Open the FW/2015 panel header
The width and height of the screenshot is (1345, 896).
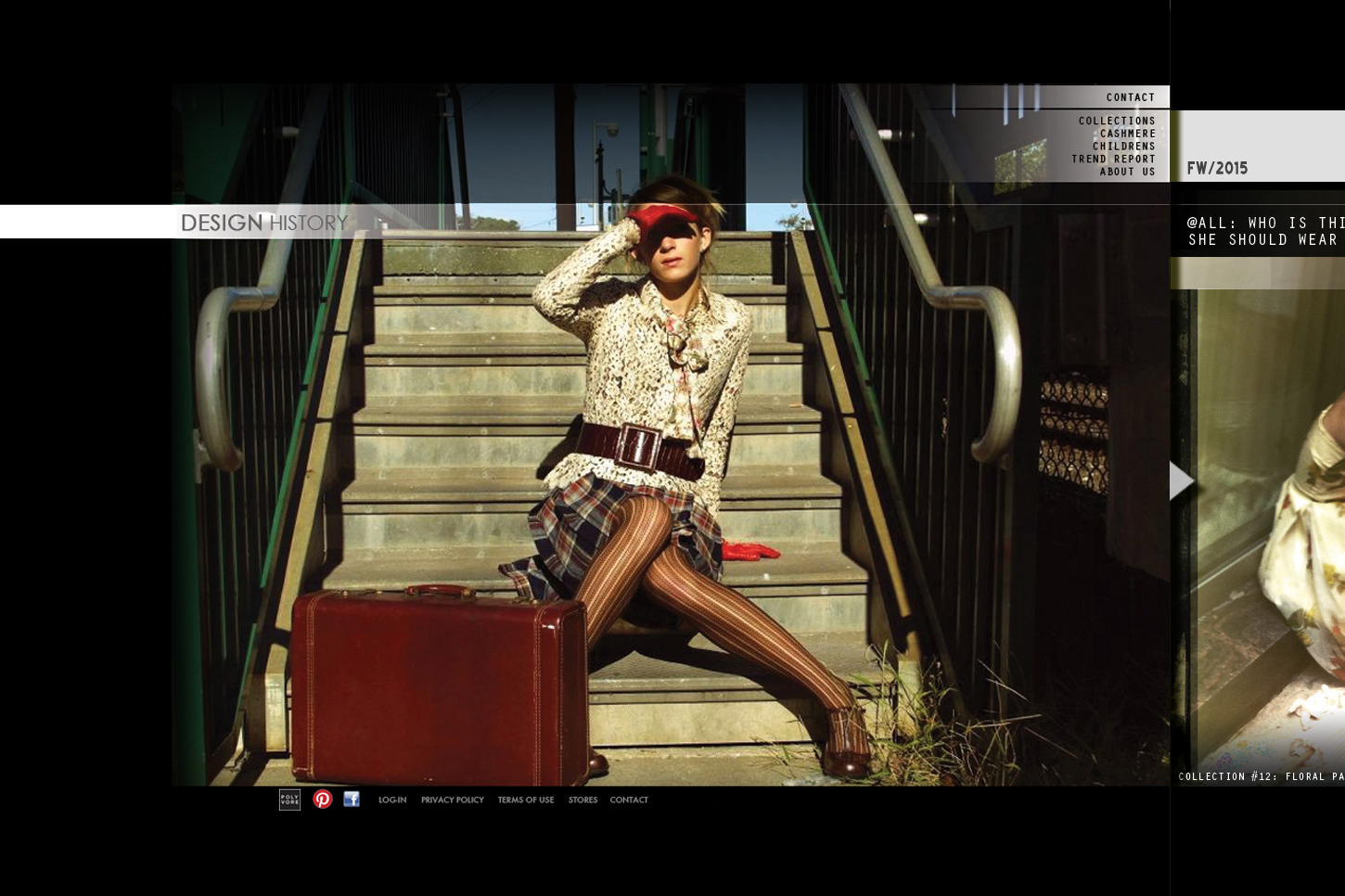tap(1218, 168)
